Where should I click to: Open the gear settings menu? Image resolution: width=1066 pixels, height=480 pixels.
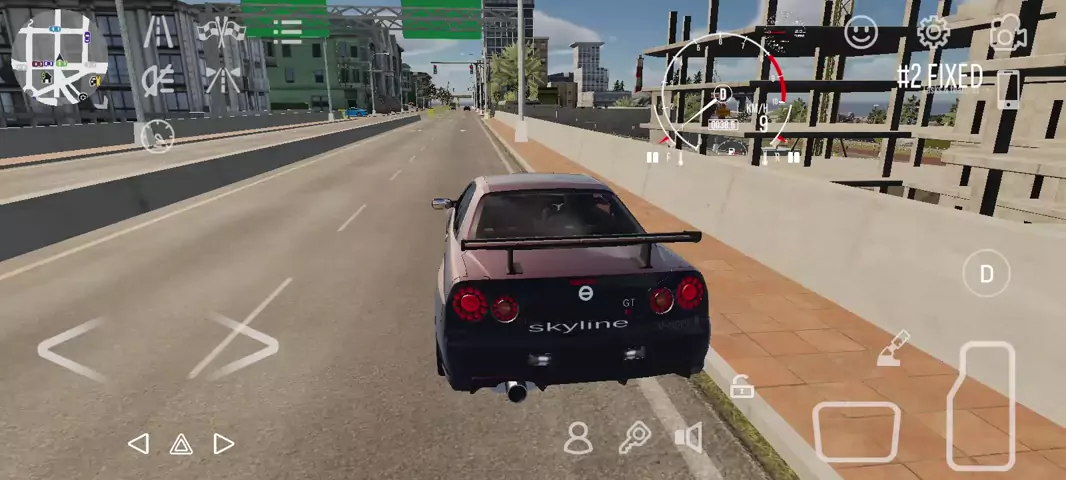point(933,33)
